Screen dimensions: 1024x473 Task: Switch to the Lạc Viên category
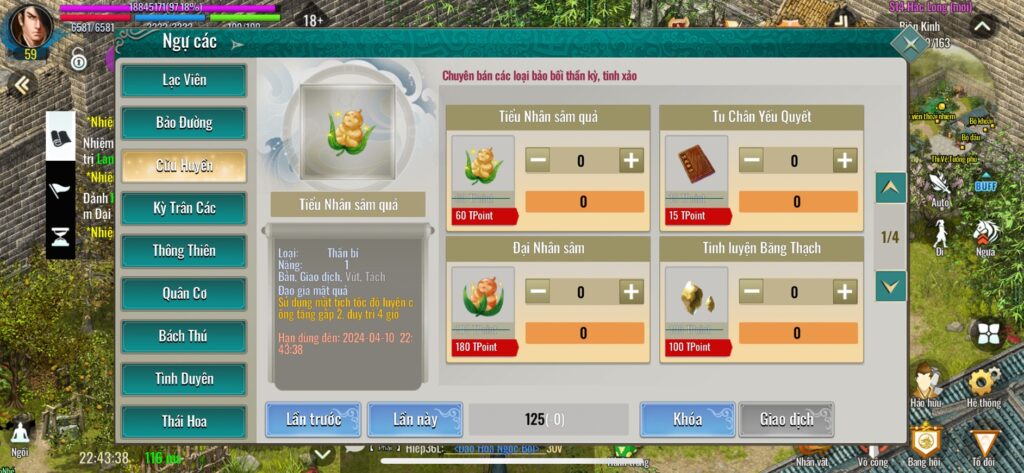coord(183,81)
